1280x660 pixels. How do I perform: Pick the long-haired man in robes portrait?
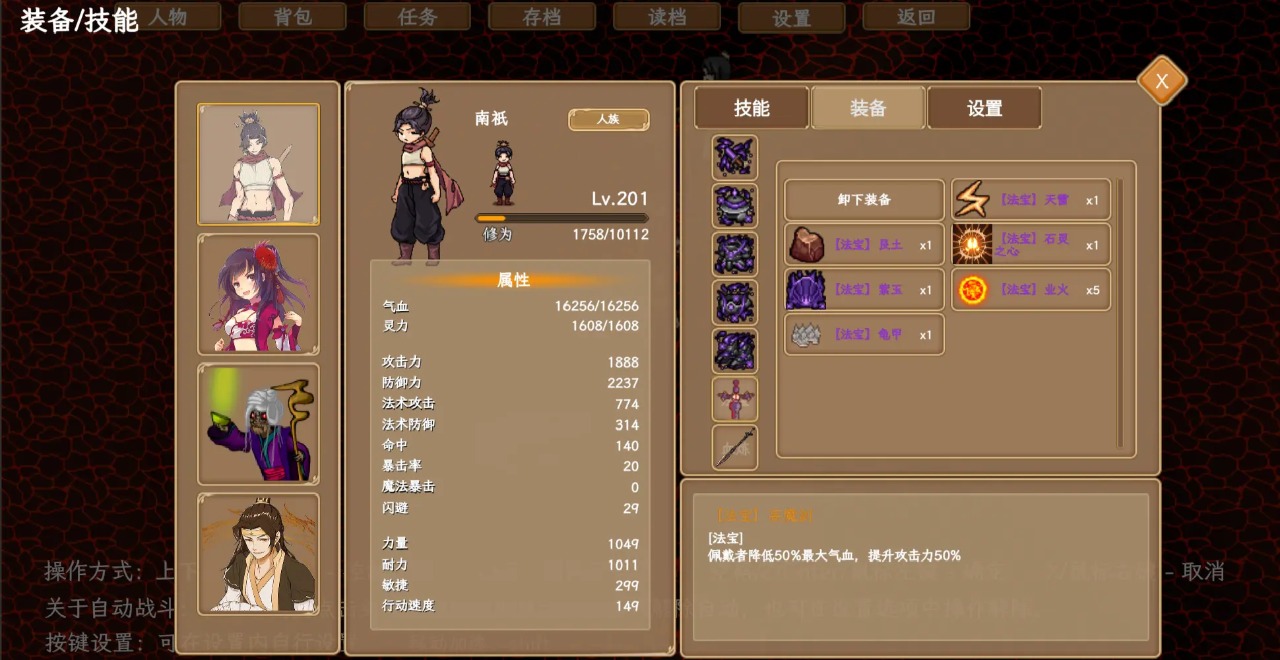(x=258, y=554)
